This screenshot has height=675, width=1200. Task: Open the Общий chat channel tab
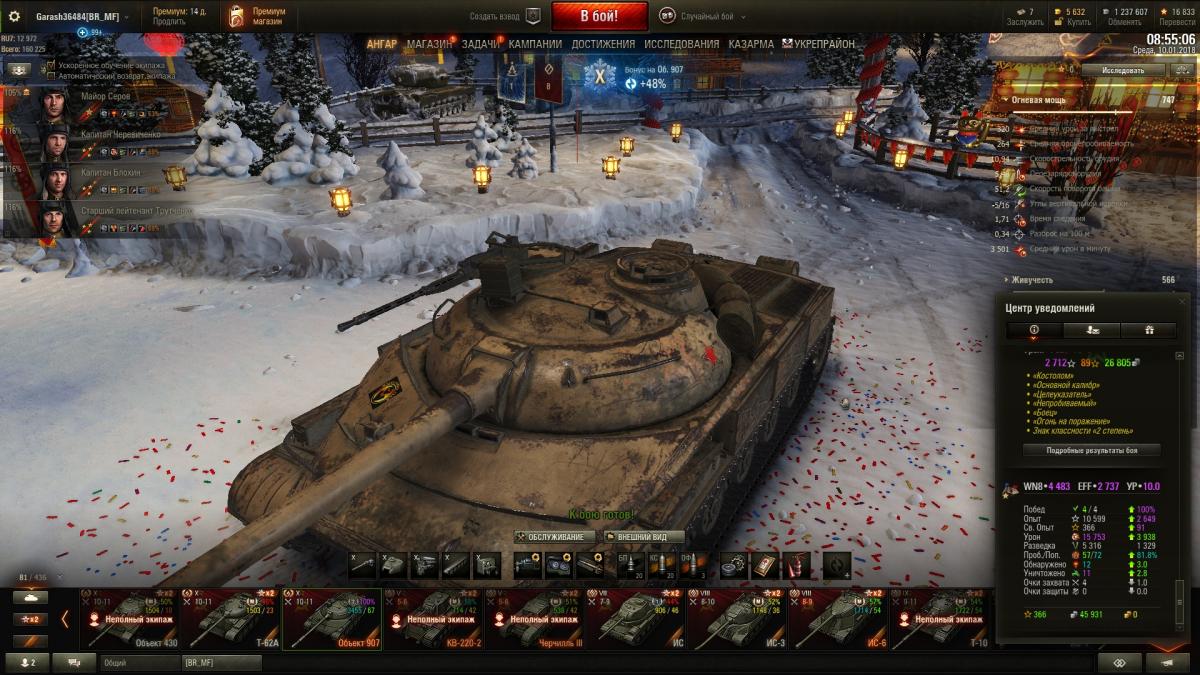click(138, 662)
